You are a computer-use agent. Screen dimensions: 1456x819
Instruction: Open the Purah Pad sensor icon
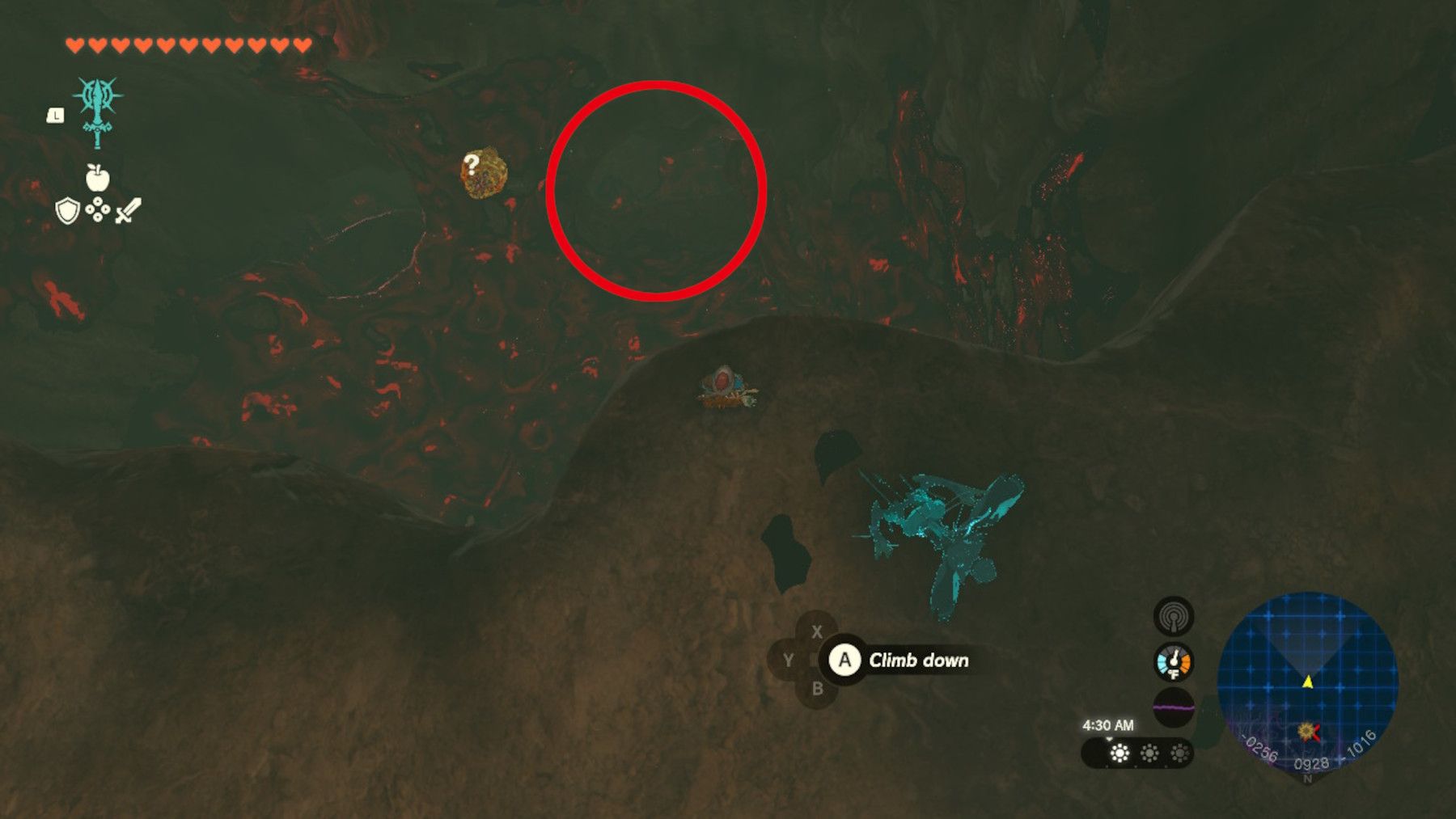(1175, 615)
